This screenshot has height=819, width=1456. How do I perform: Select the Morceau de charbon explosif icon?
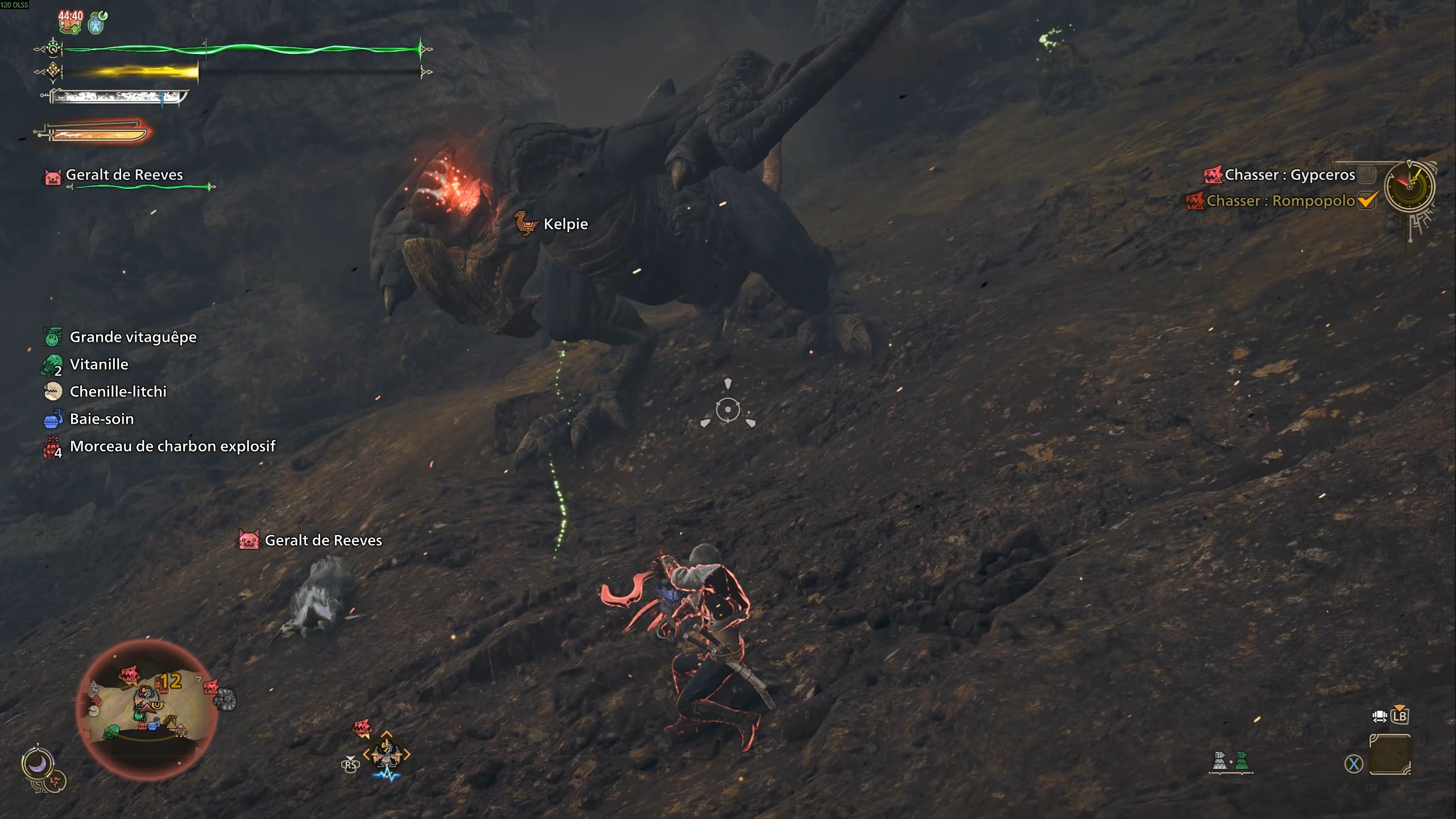tap(52, 446)
